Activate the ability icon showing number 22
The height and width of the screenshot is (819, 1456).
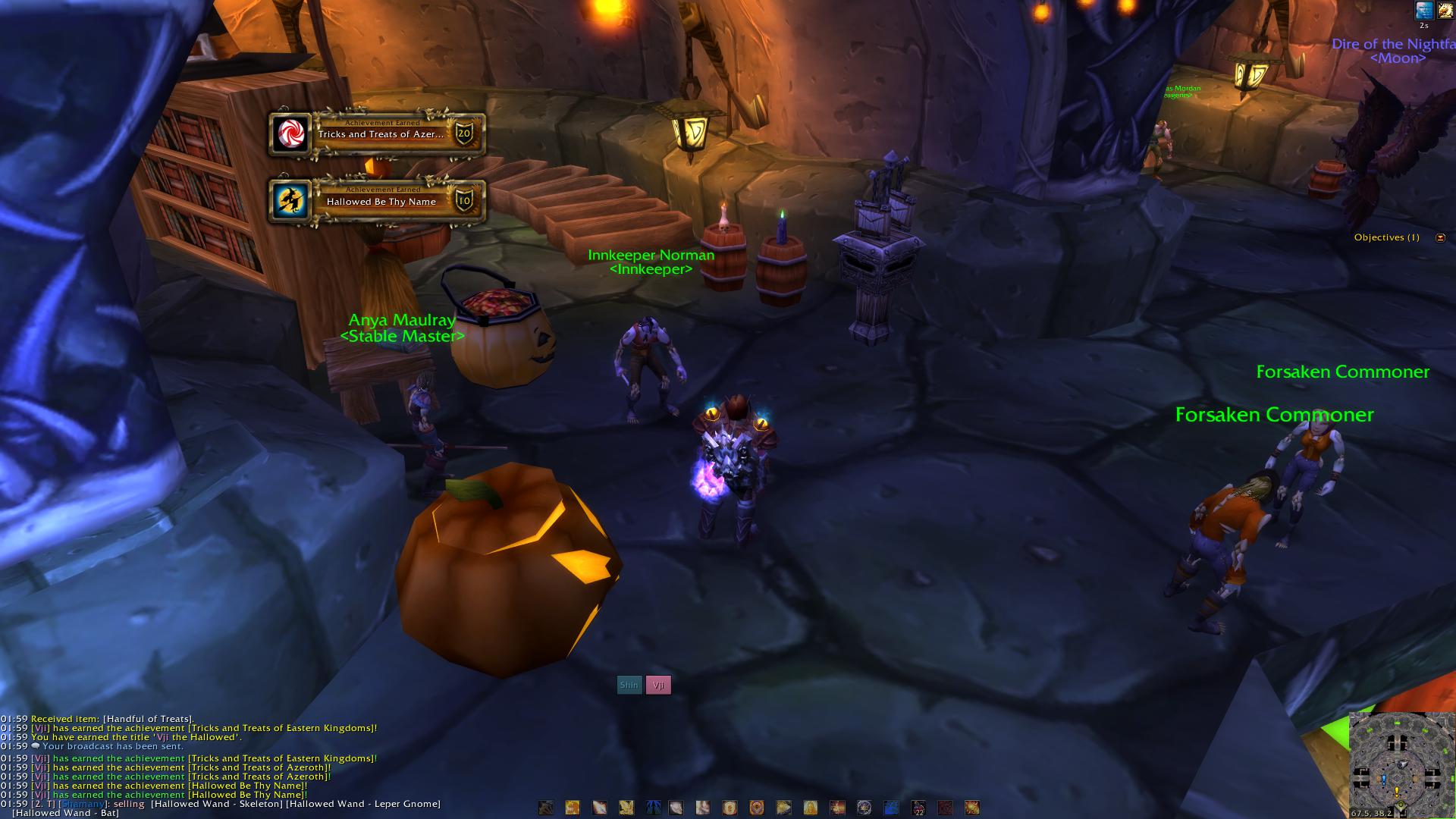[x=918, y=808]
